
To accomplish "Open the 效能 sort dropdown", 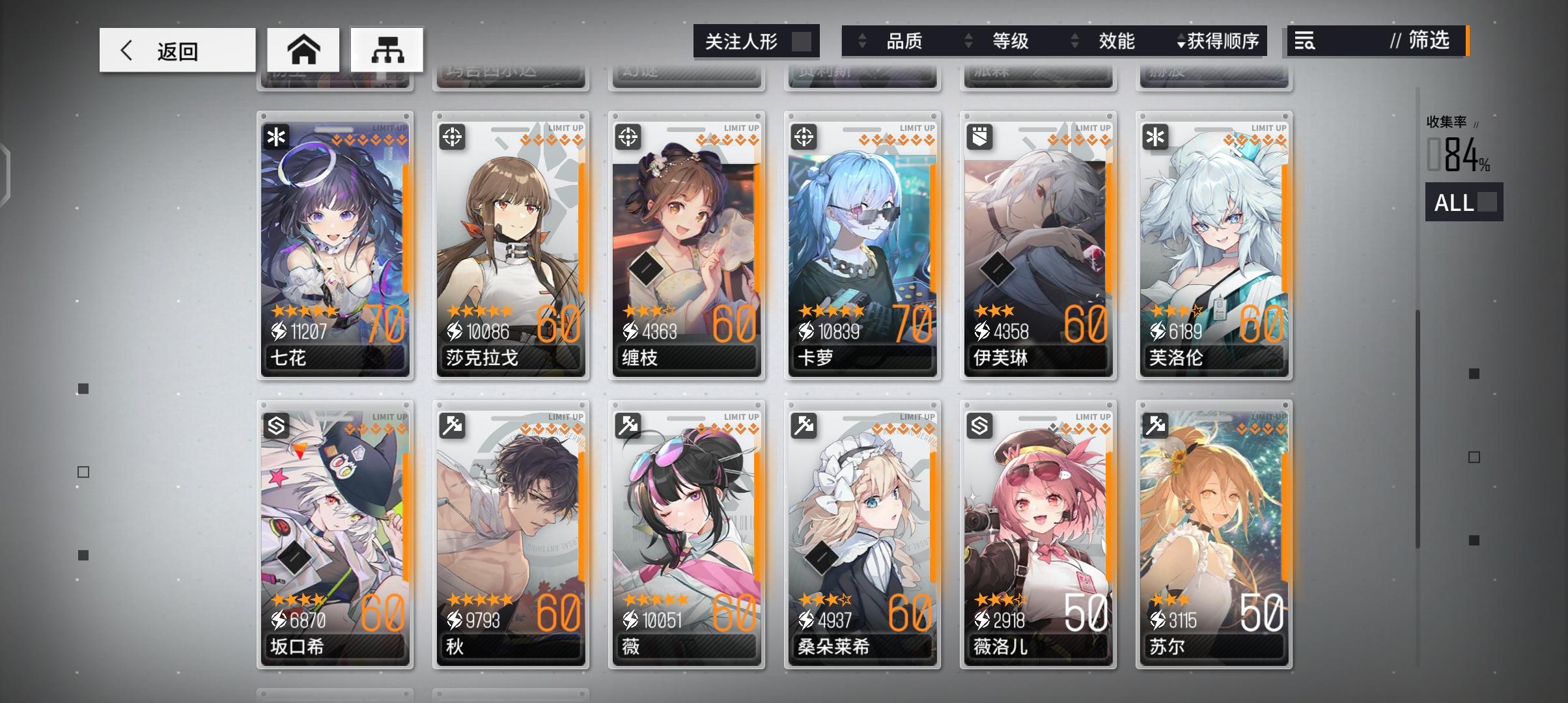I will 1118,42.
